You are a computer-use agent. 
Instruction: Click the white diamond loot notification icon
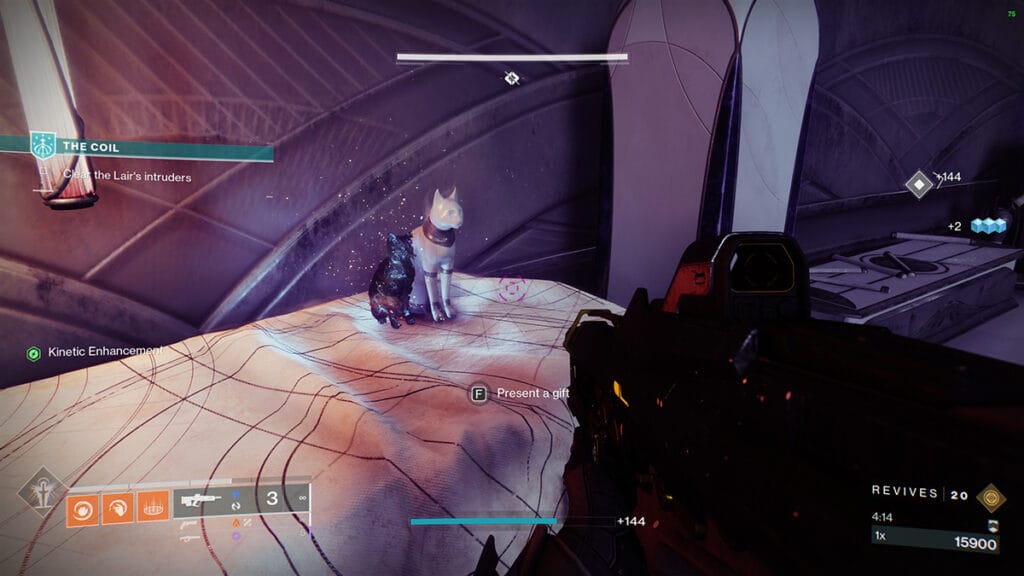pyautogui.click(x=919, y=184)
